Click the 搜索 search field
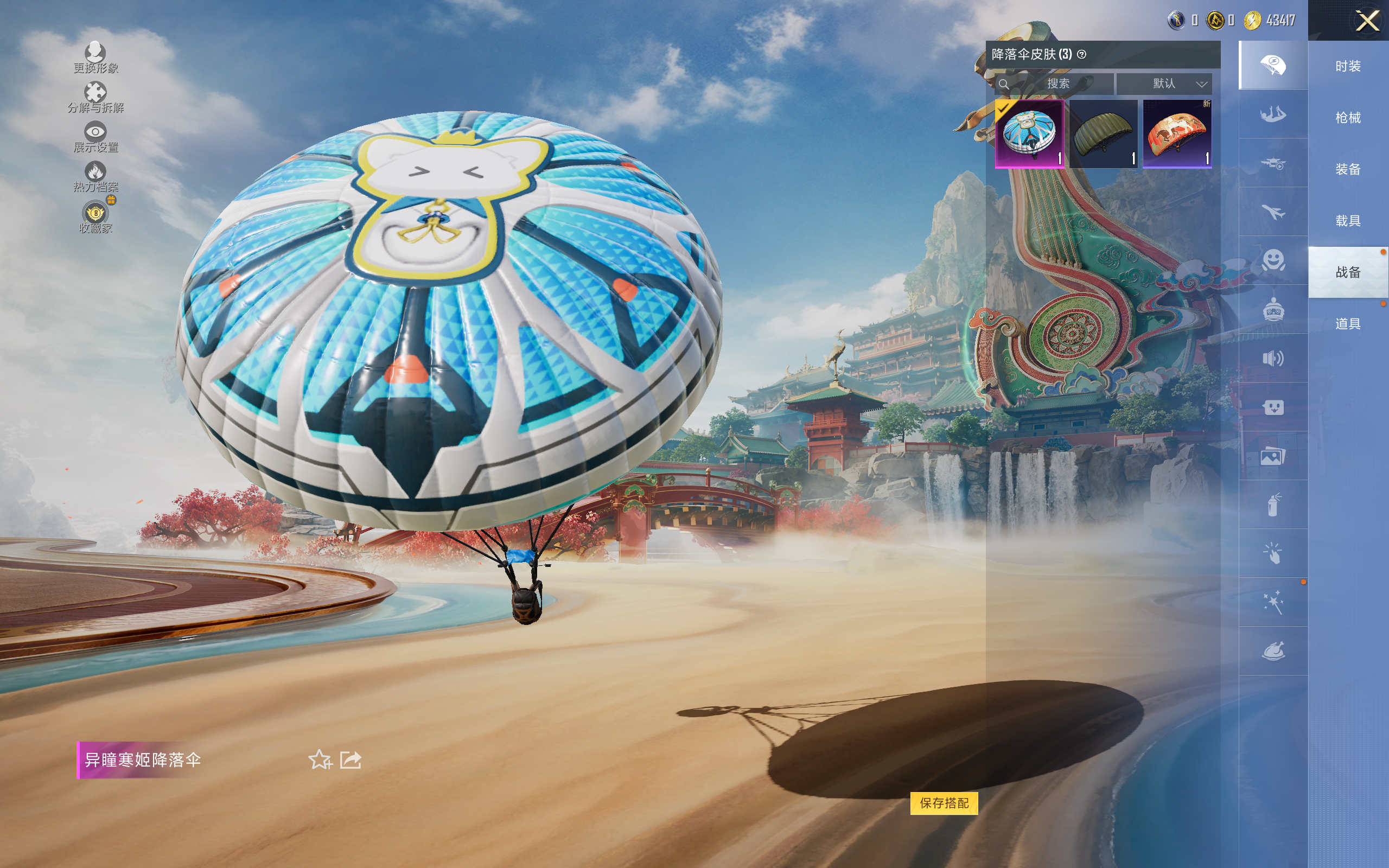Image resolution: width=1389 pixels, height=868 pixels. [x=1056, y=84]
